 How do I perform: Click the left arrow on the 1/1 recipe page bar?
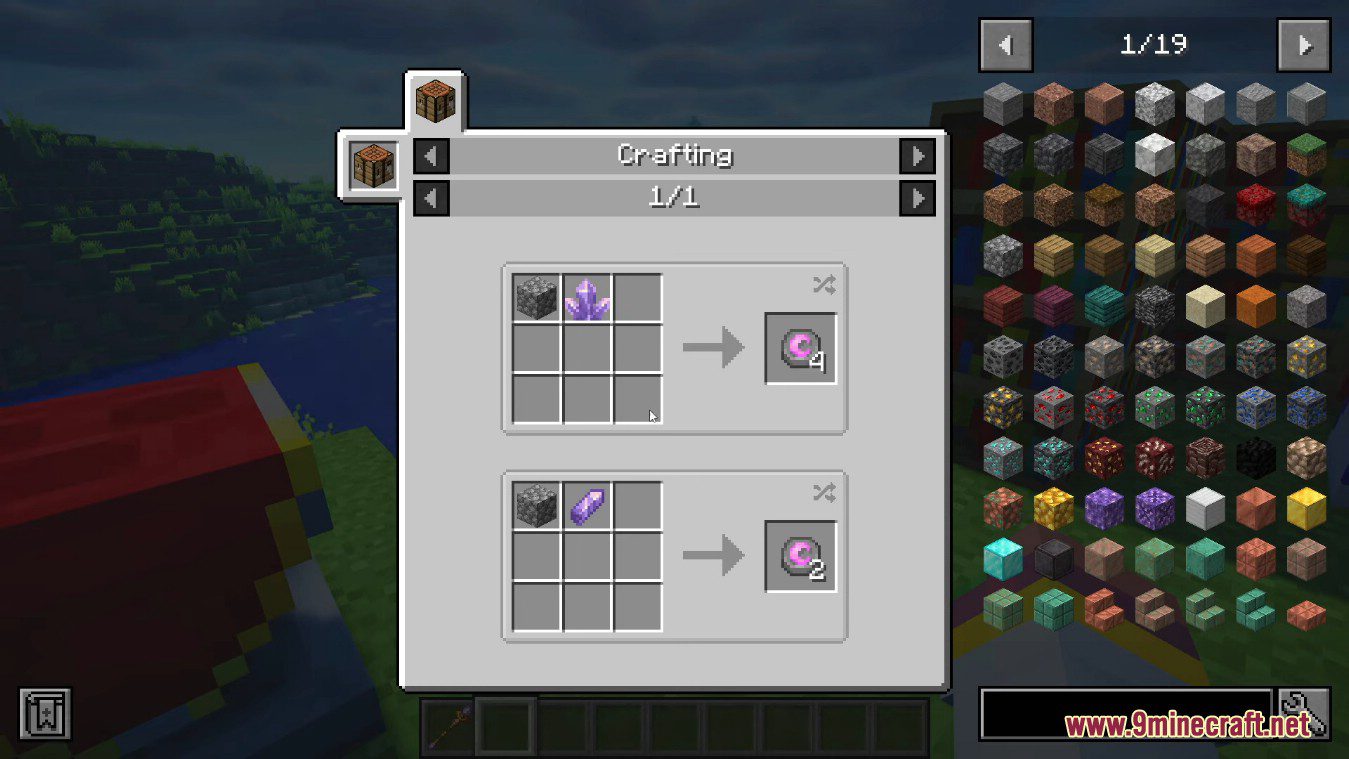click(x=430, y=197)
